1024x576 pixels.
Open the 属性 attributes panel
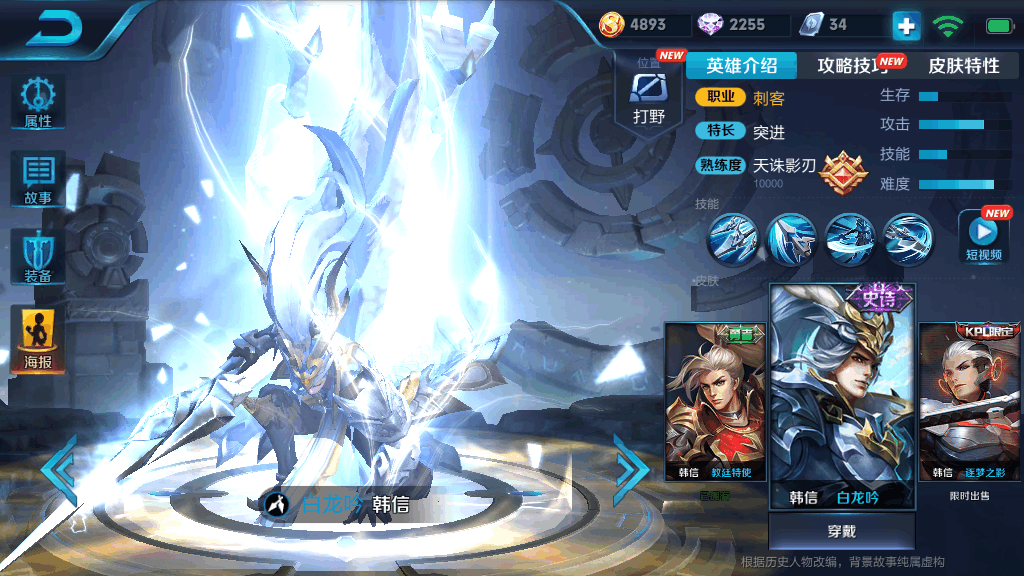click(38, 103)
